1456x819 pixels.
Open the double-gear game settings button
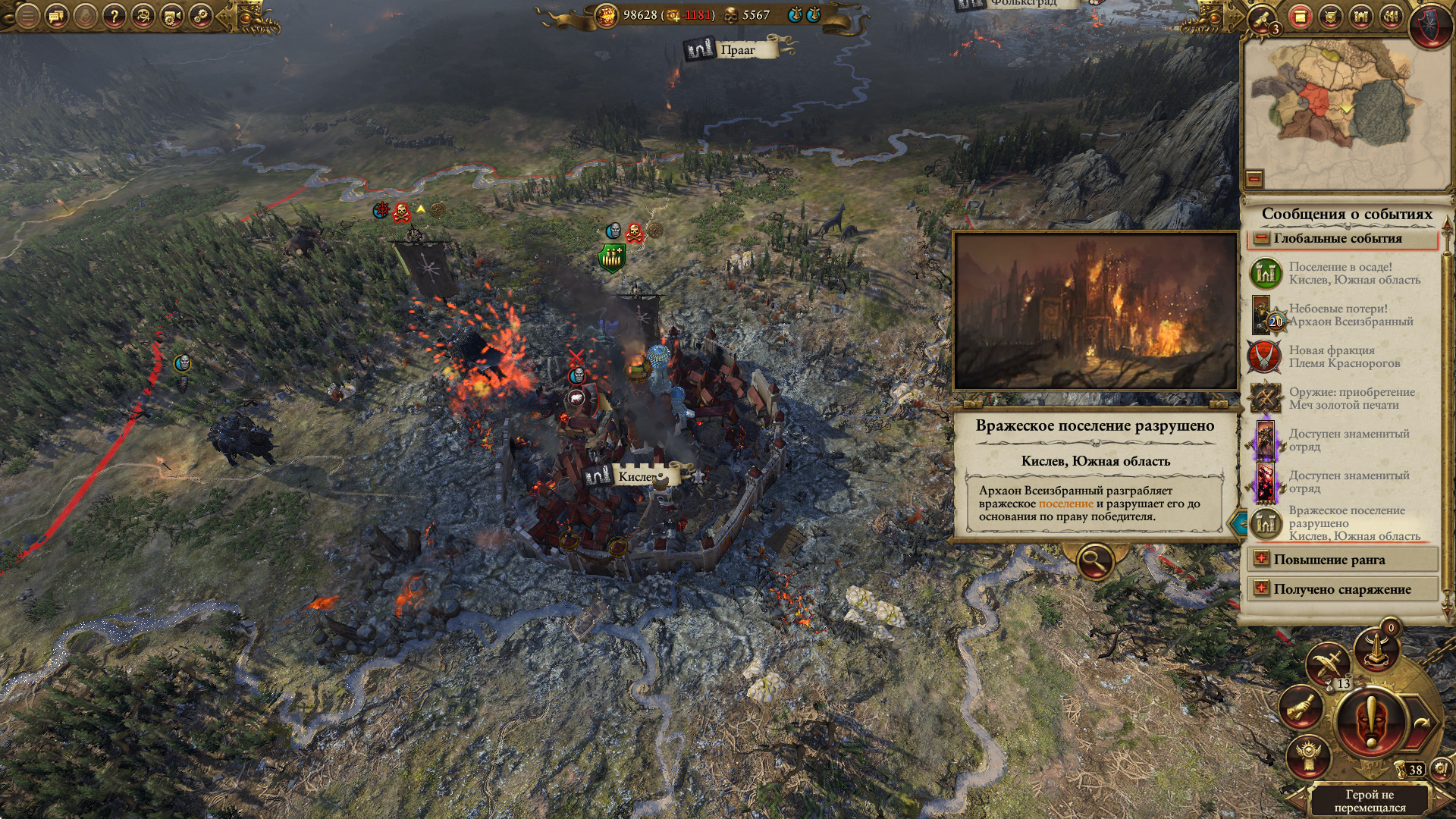click(x=201, y=16)
